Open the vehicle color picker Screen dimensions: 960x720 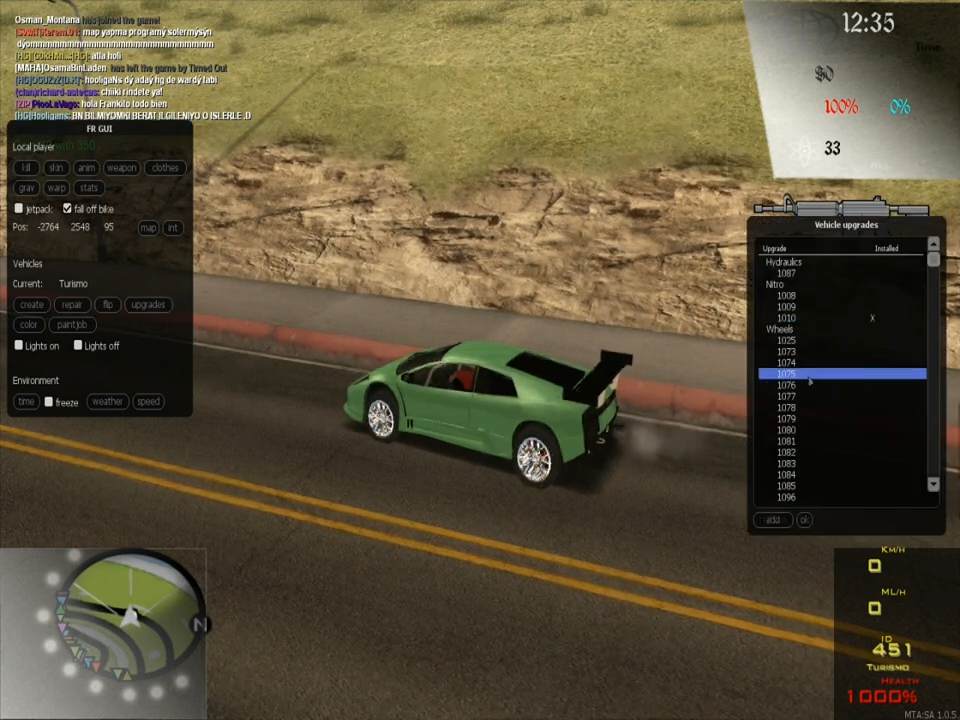28,325
